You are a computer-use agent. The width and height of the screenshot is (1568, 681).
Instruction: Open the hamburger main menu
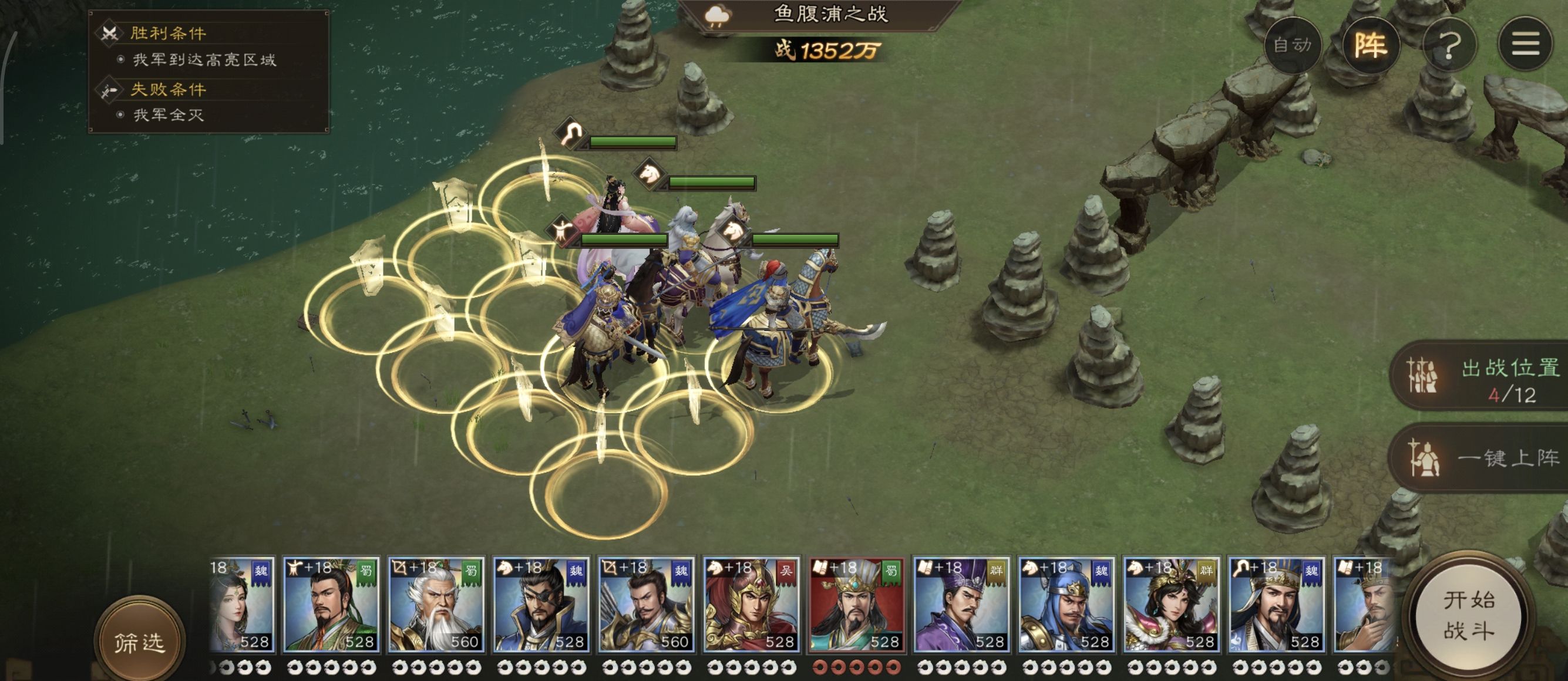pos(1525,45)
